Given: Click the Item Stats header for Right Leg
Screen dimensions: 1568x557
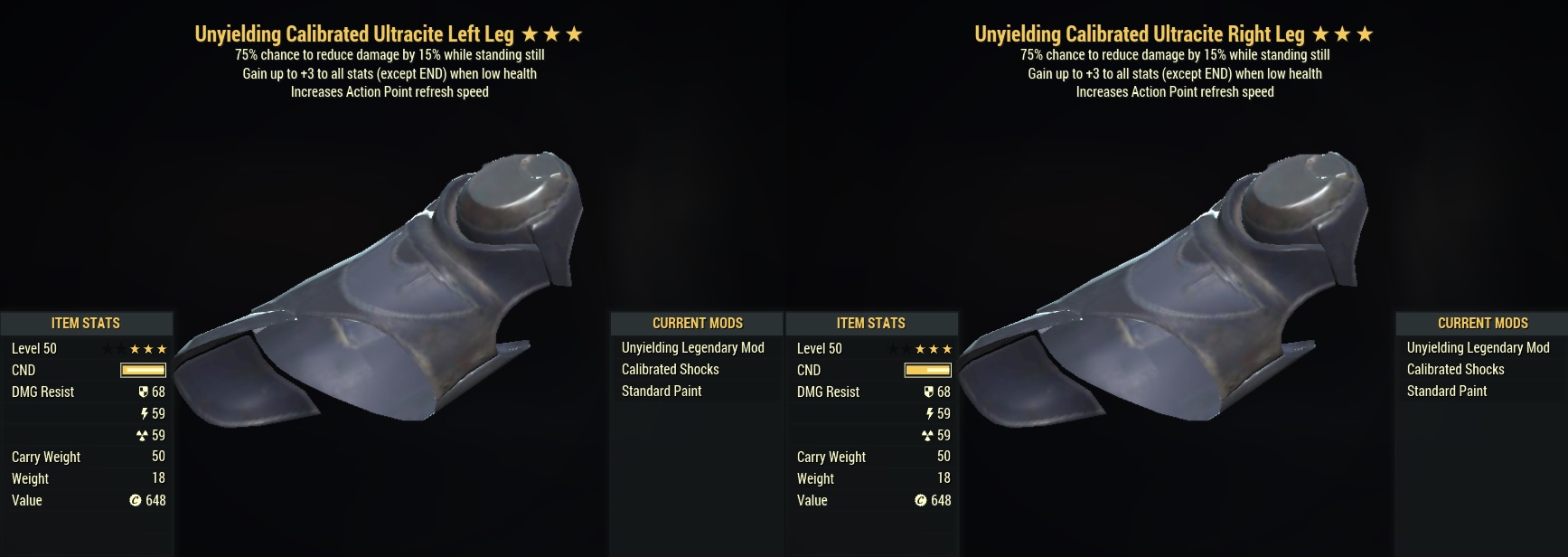Looking at the screenshot, I should (x=870, y=324).
